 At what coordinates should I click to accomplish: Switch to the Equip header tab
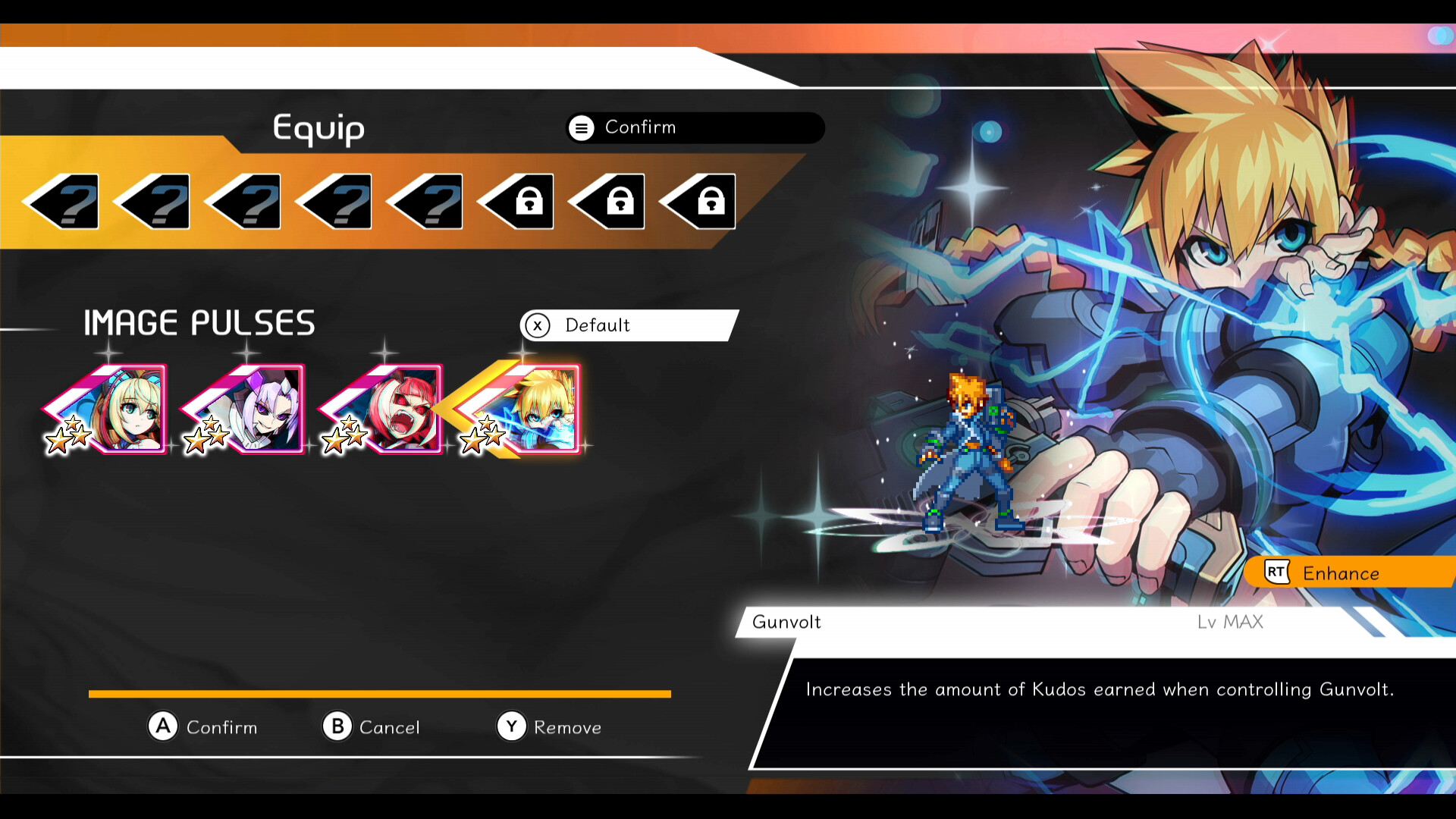pyautogui.click(x=318, y=129)
